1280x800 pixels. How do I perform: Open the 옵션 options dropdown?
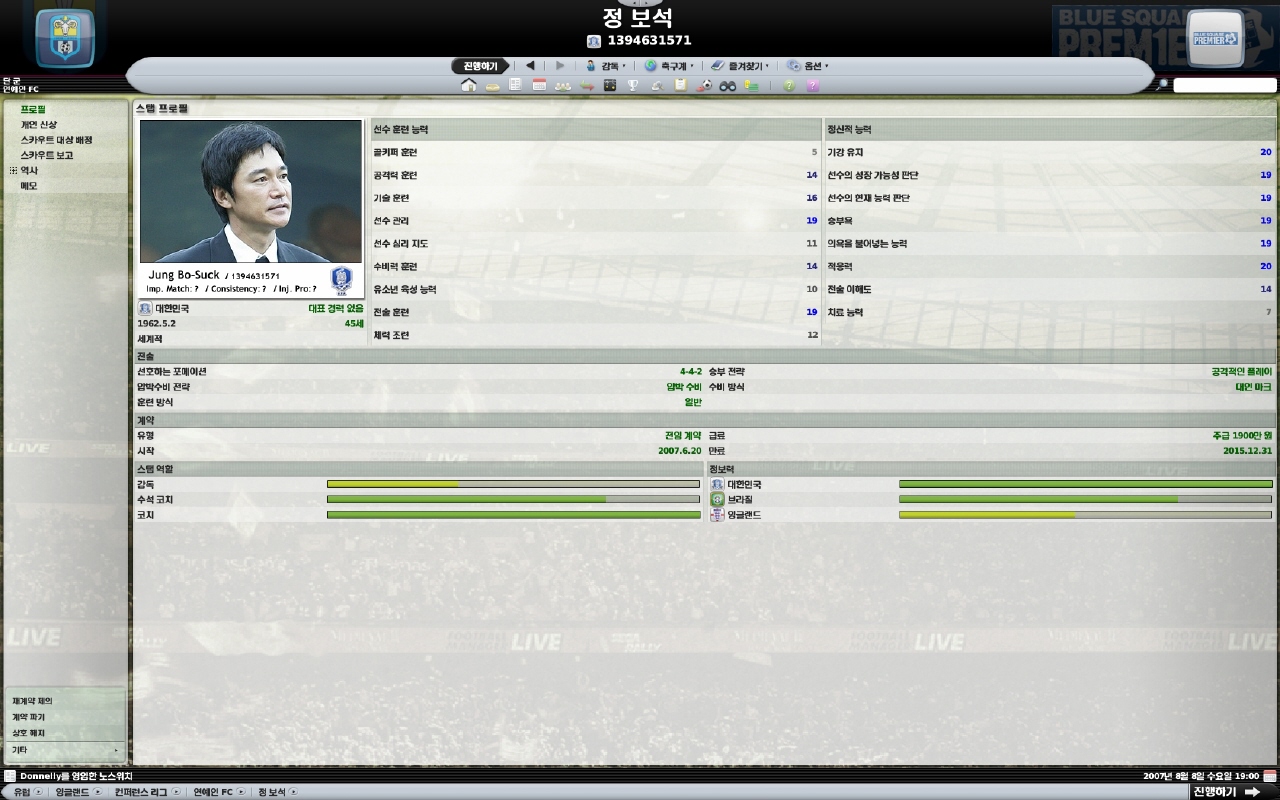(x=808, y=66)
